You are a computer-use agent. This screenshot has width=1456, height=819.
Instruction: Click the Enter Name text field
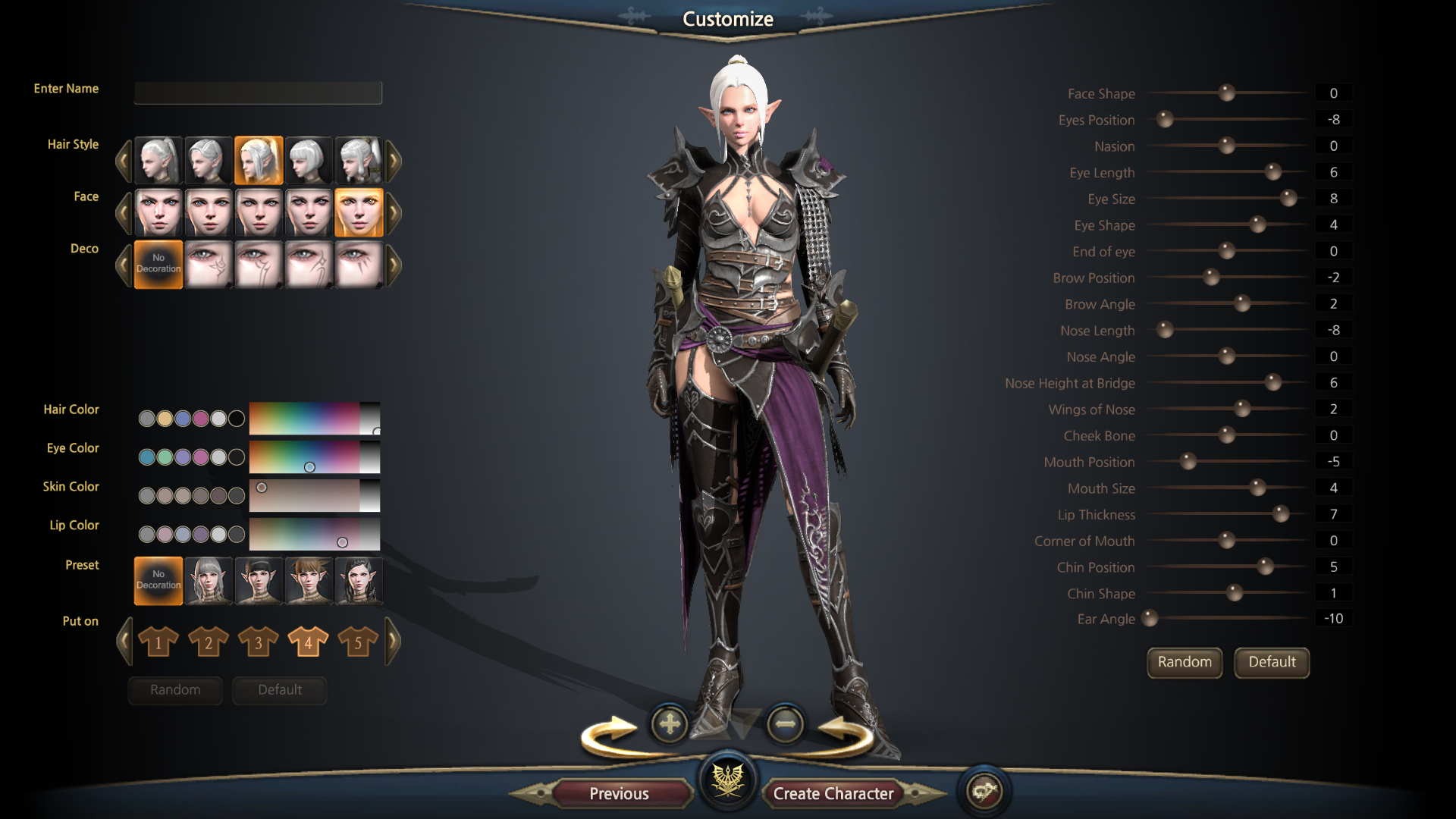click(258, 93)
